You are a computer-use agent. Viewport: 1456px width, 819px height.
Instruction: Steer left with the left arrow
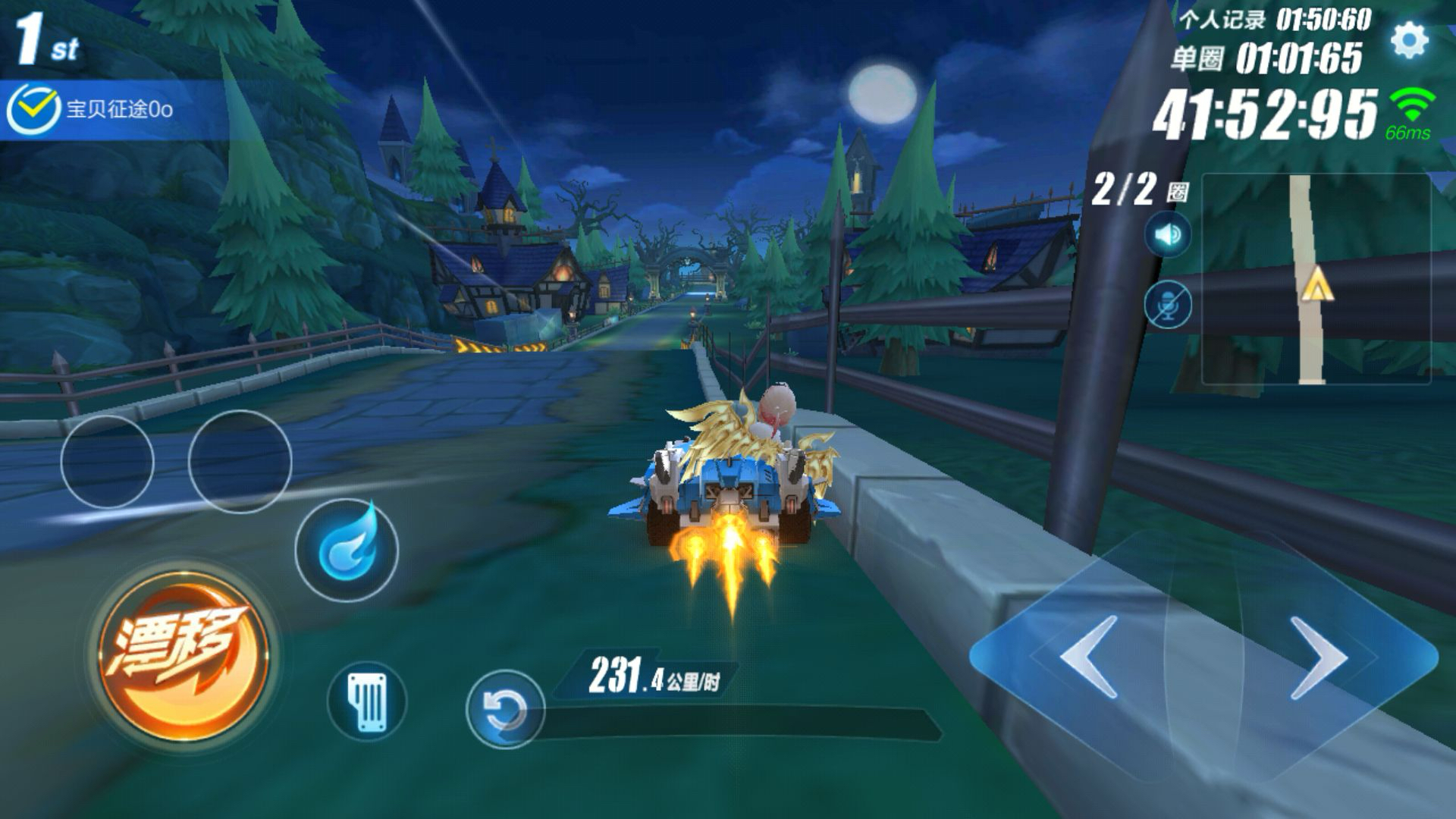(x=1089, y=657)
